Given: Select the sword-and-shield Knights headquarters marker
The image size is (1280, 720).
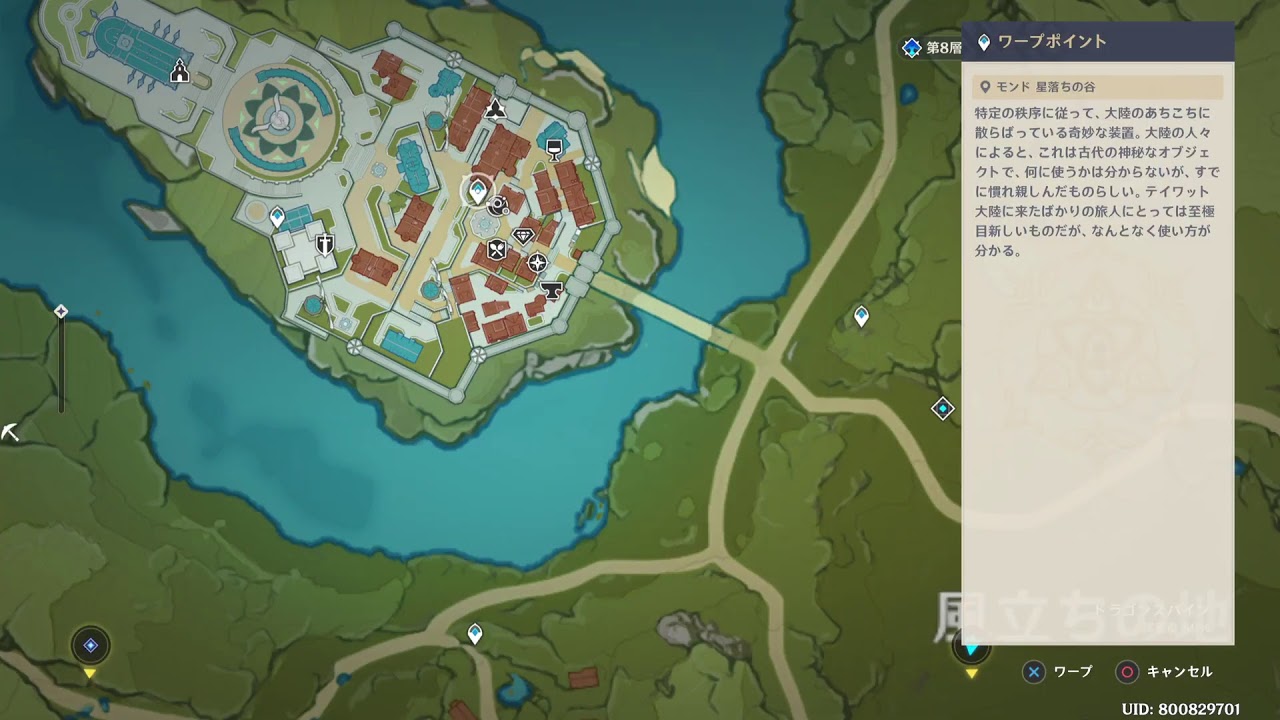Looking at the screenshot, I should pos(324,245).
